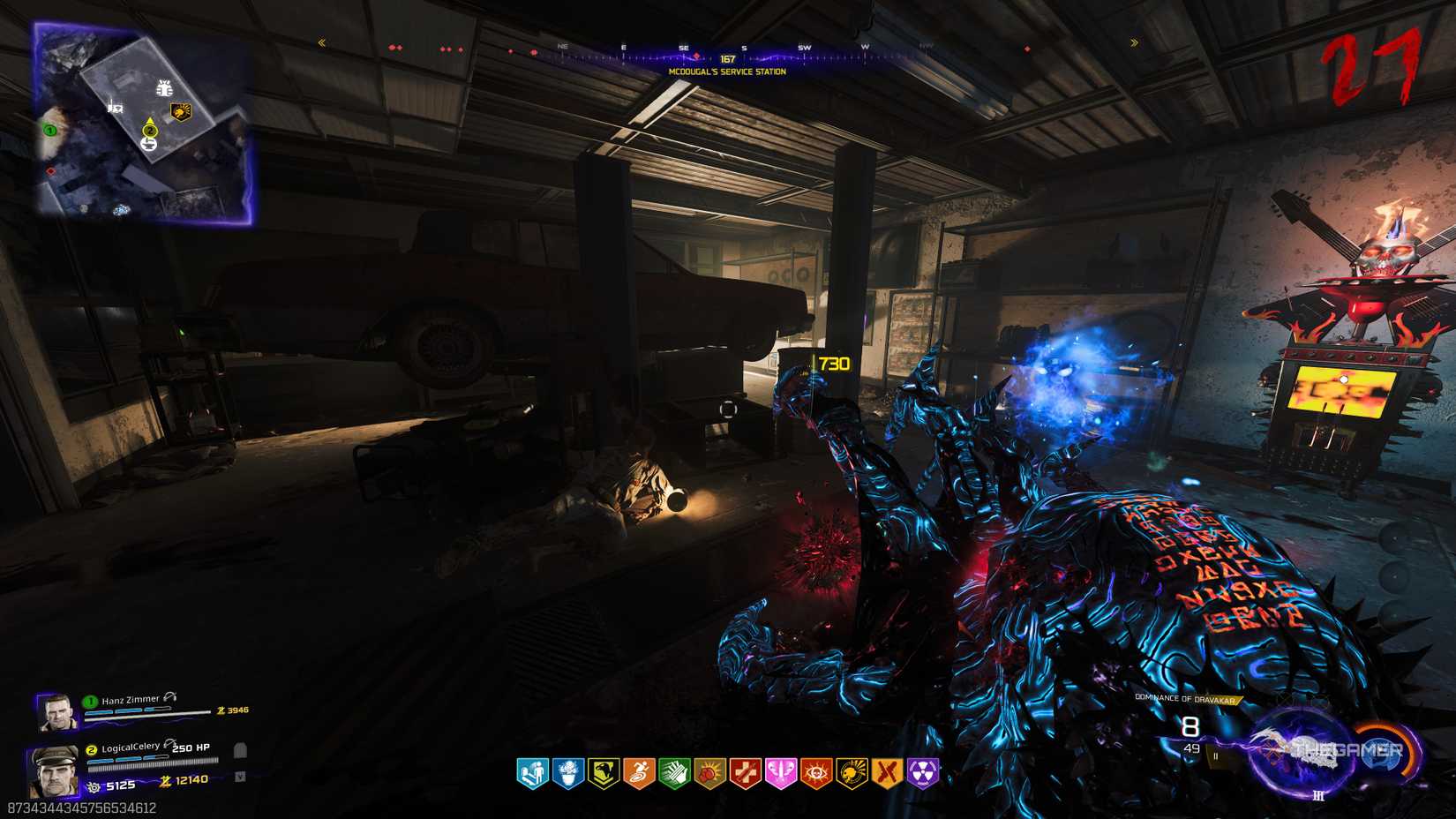Click LogicalCelery's player portrait

(x=52, y=770)
